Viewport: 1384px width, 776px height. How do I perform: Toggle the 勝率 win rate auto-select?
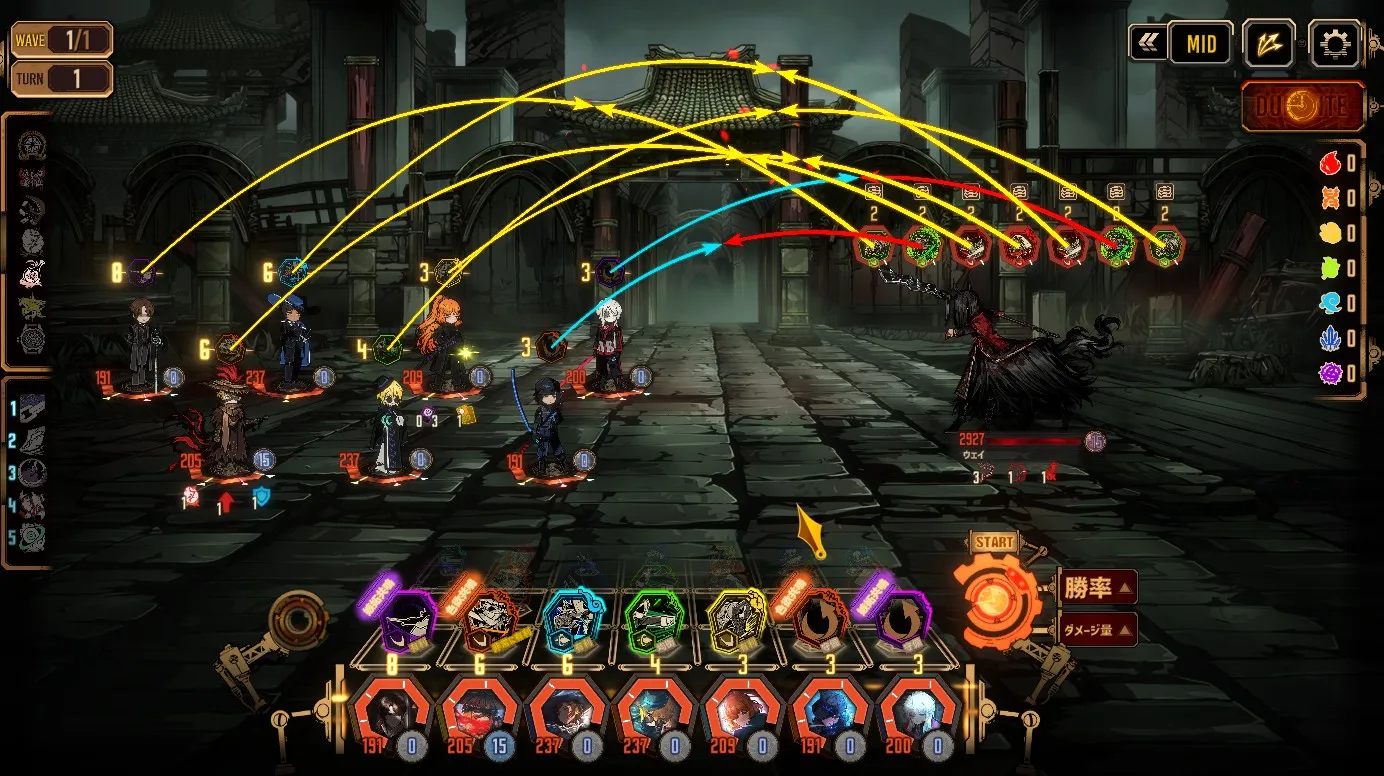(x=1096, y=588)
